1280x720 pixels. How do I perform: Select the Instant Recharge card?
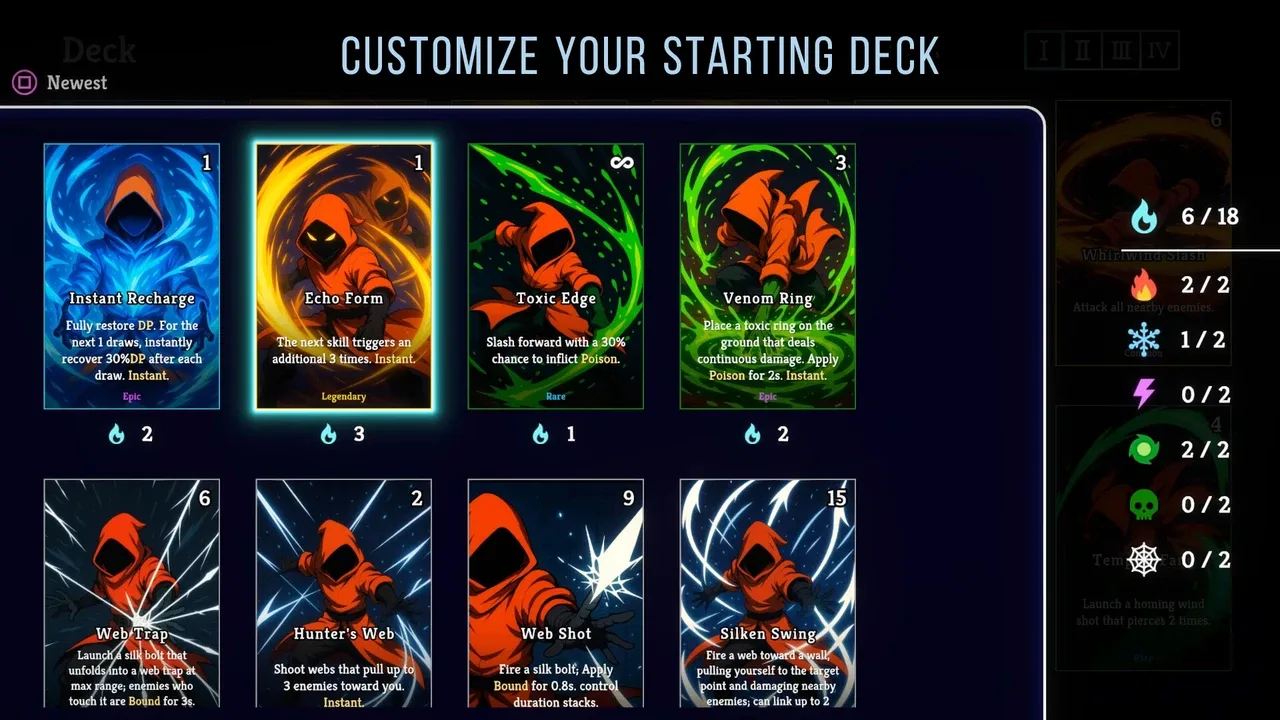click(x=132, y=276)
